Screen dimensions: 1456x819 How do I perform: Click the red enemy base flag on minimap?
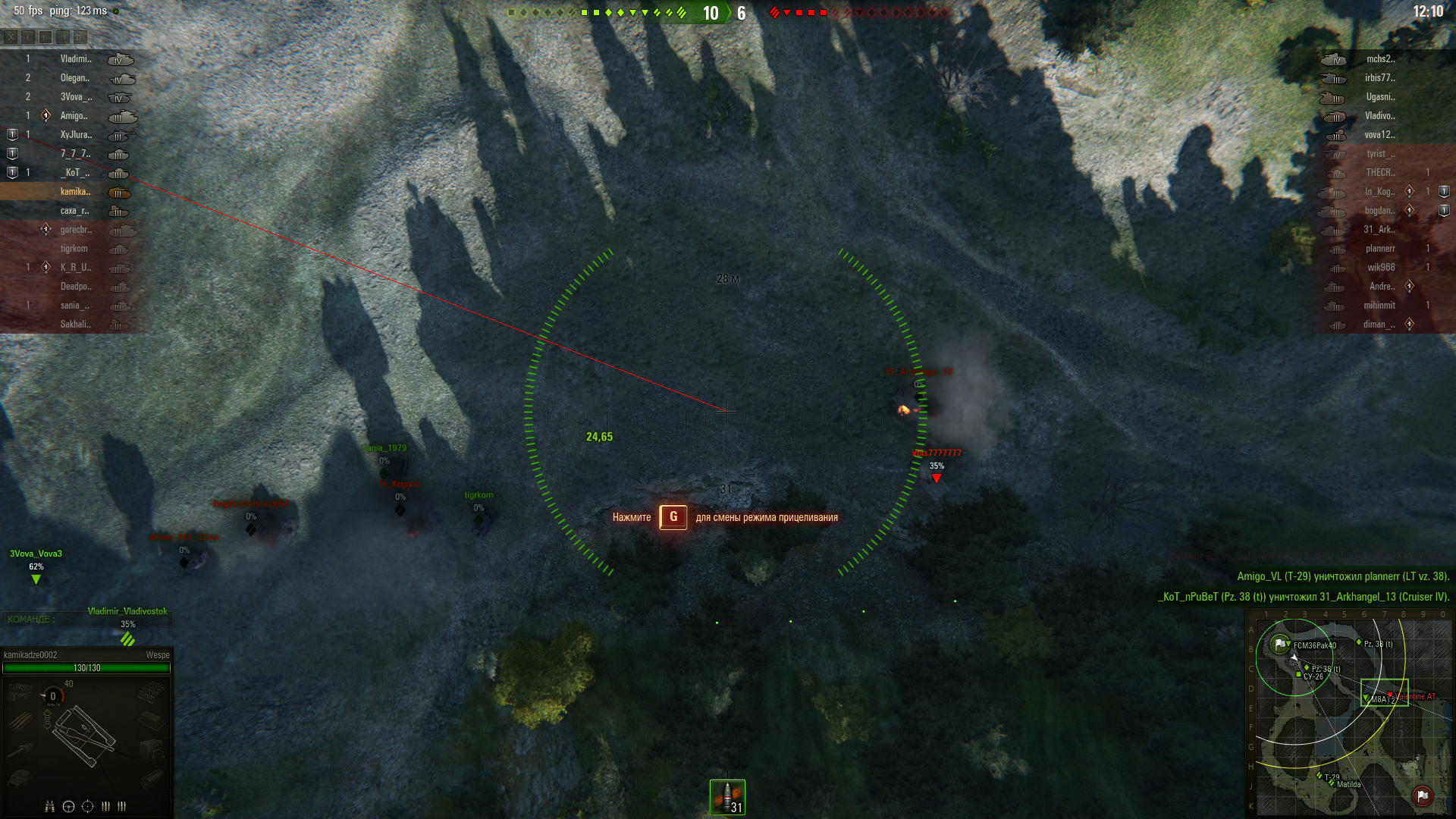pyautogui.click(x=1422, y=795)
